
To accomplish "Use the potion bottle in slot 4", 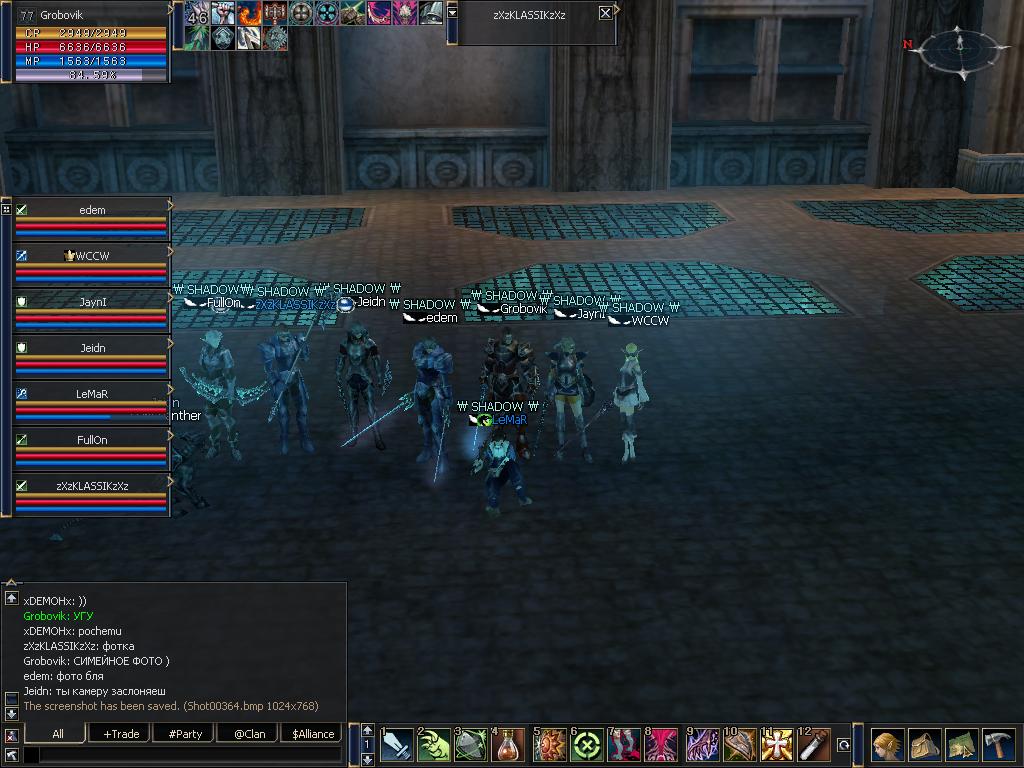I will click(509, 745).
